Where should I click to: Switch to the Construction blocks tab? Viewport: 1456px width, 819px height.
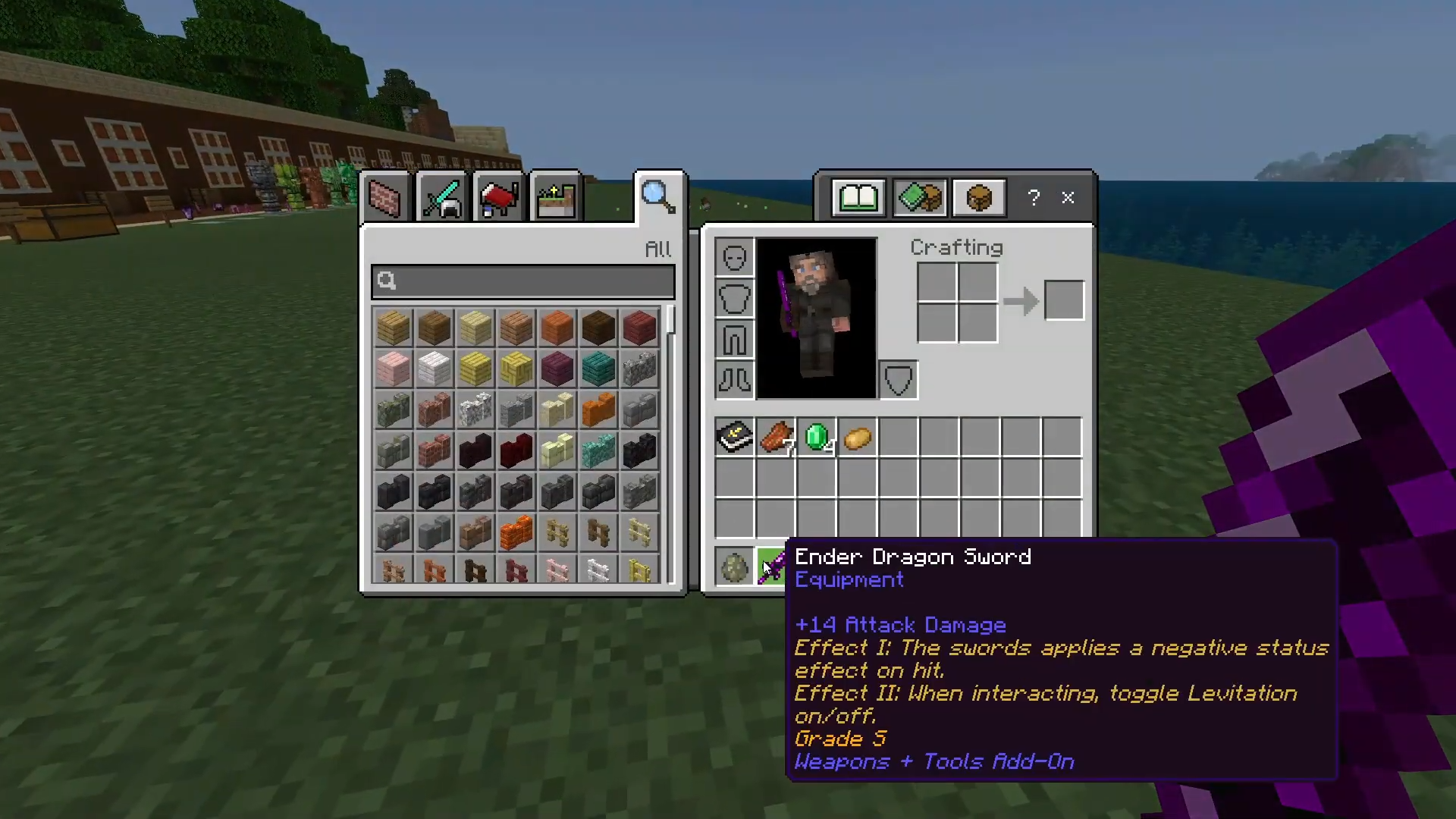pyautogui.click(x=384, y=199)
